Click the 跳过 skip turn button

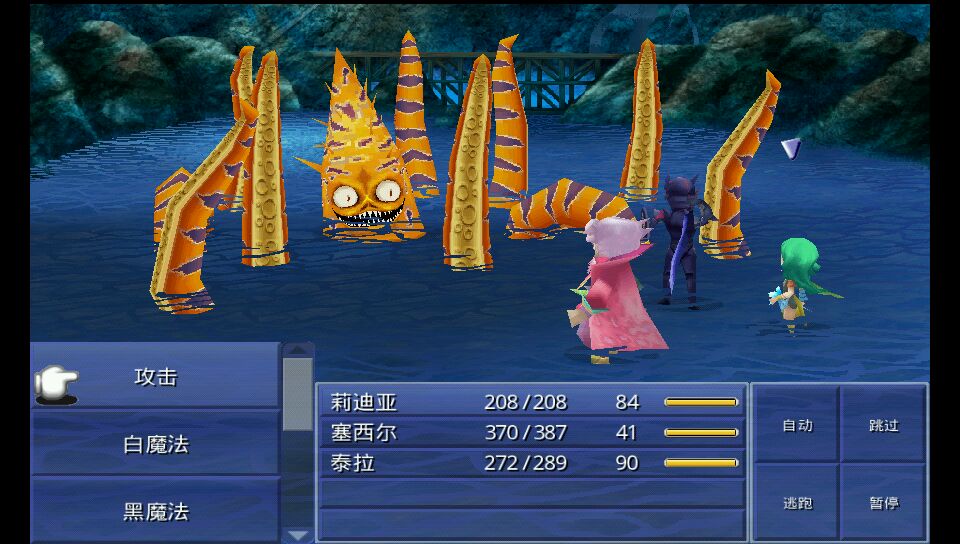[x=884, y=425]
